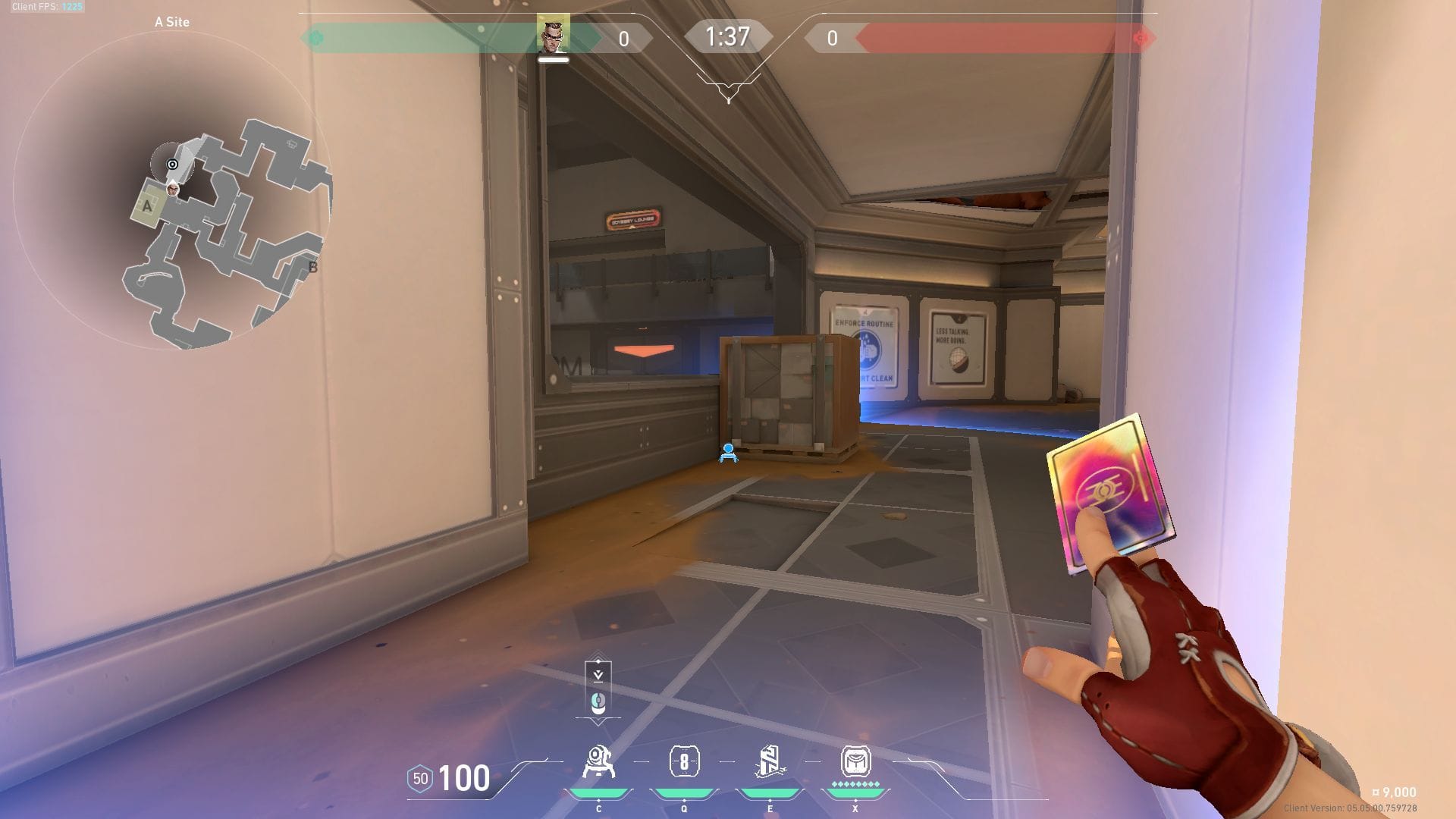The height and width of the screenshot is (819, 1456).
Task: Trigger the Tour De Force ultimate icon
Action: [x=855, y=762]
